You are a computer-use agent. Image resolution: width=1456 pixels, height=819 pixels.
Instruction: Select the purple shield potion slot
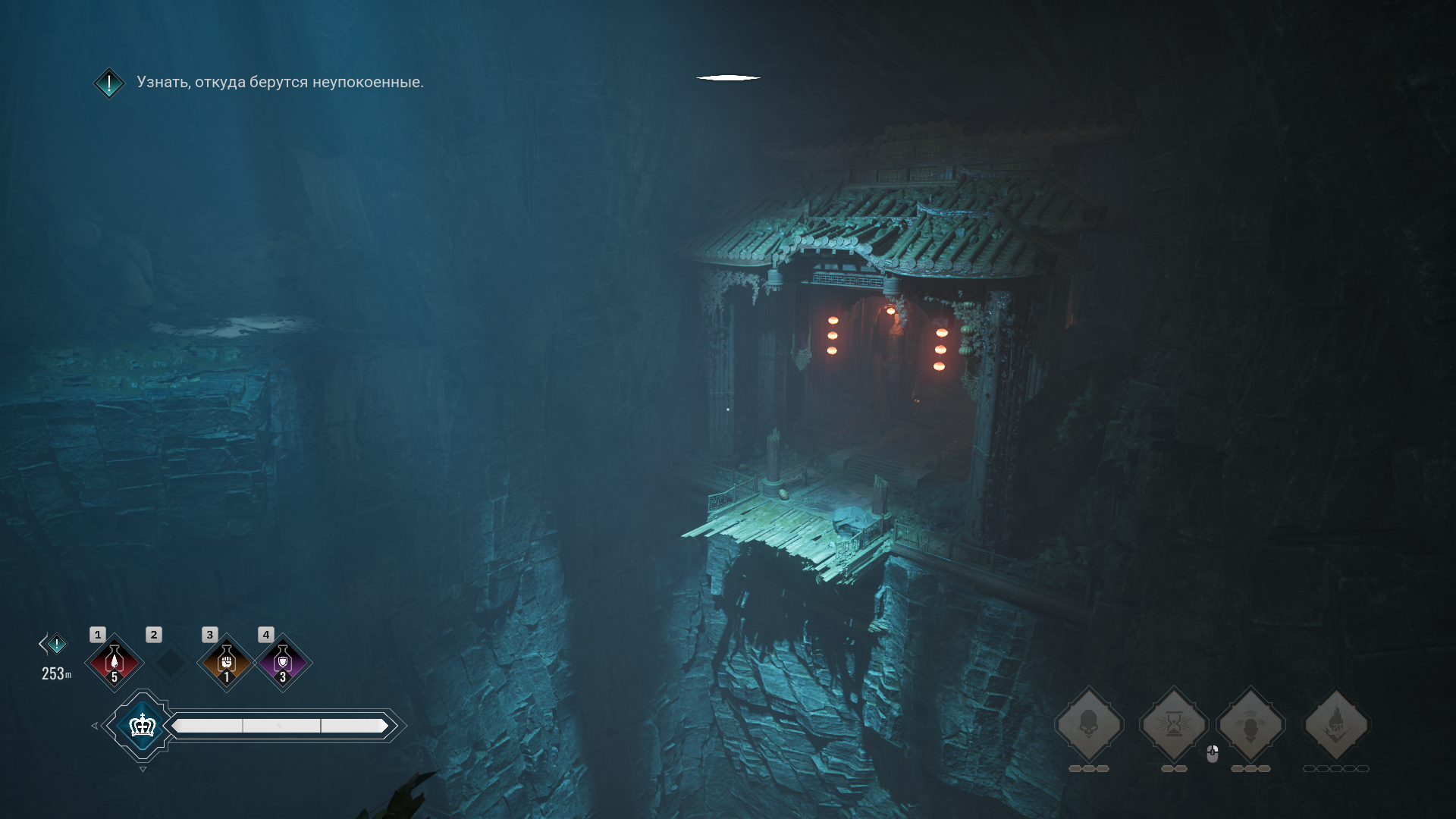coord(283,663)
